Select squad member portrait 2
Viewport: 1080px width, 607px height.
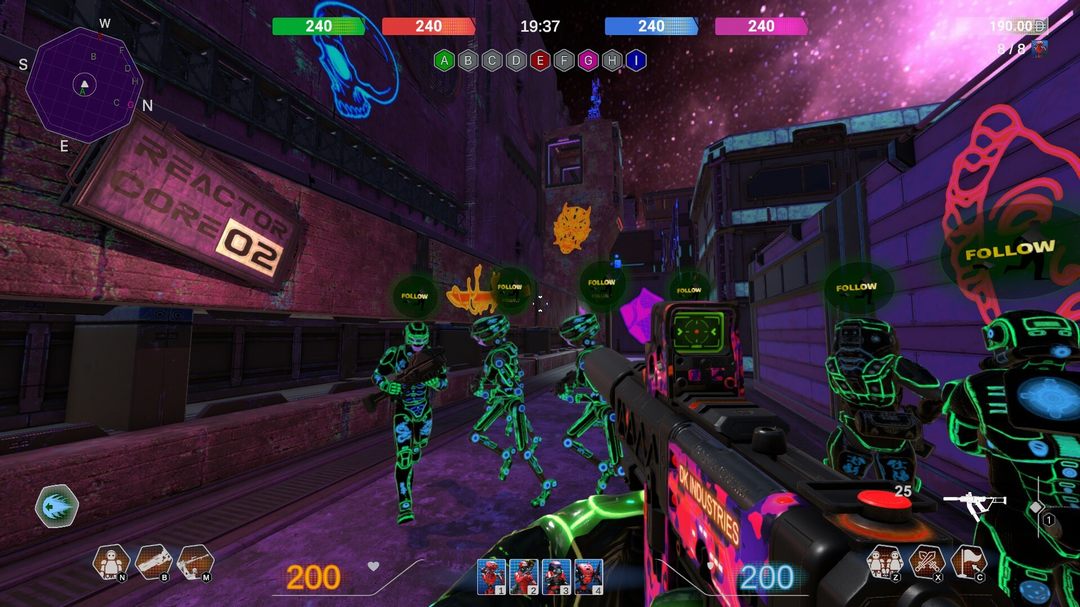pyautogui.click(x=523, y=576)
